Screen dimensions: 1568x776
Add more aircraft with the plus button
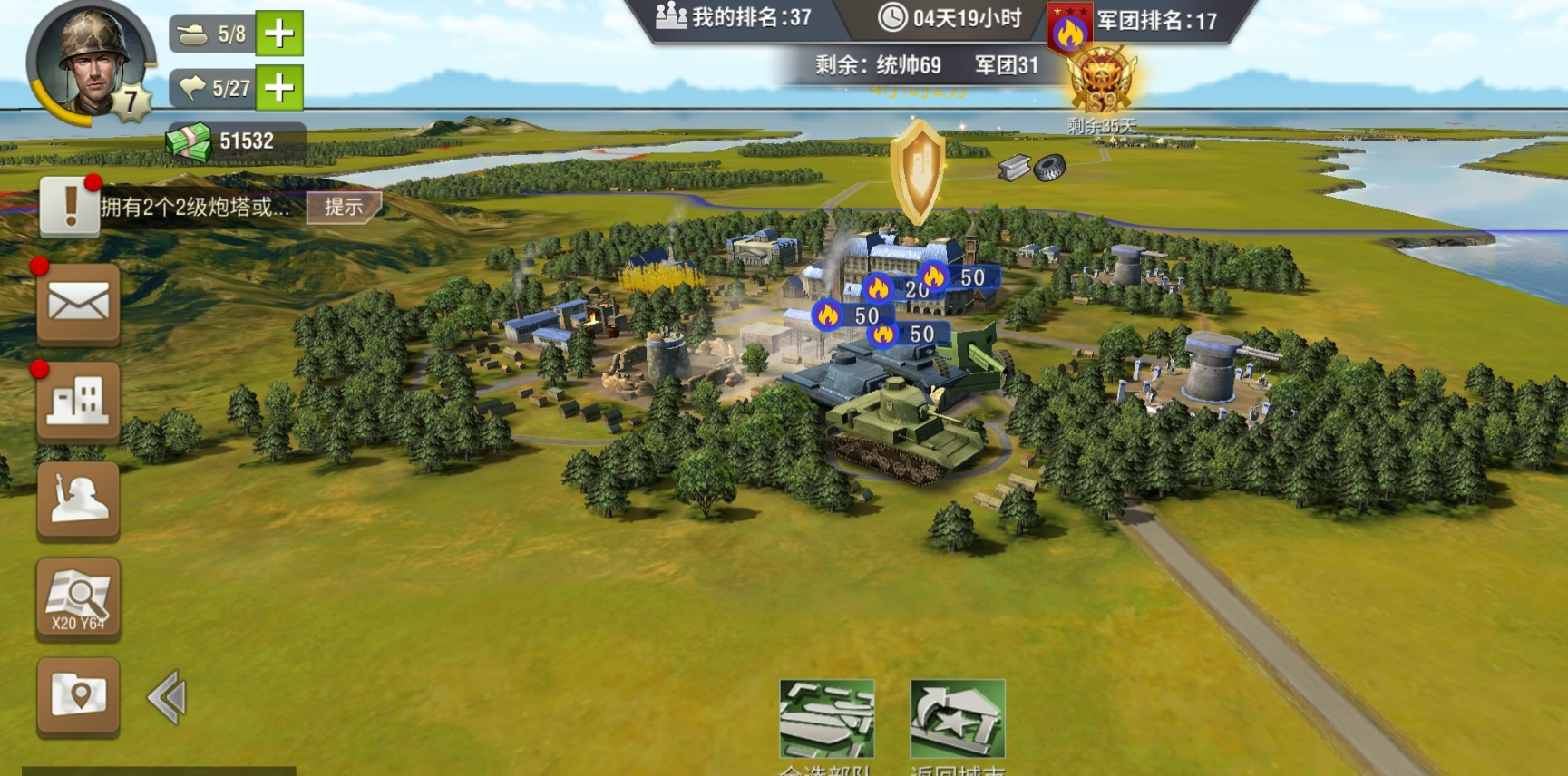tap(279, 88)
